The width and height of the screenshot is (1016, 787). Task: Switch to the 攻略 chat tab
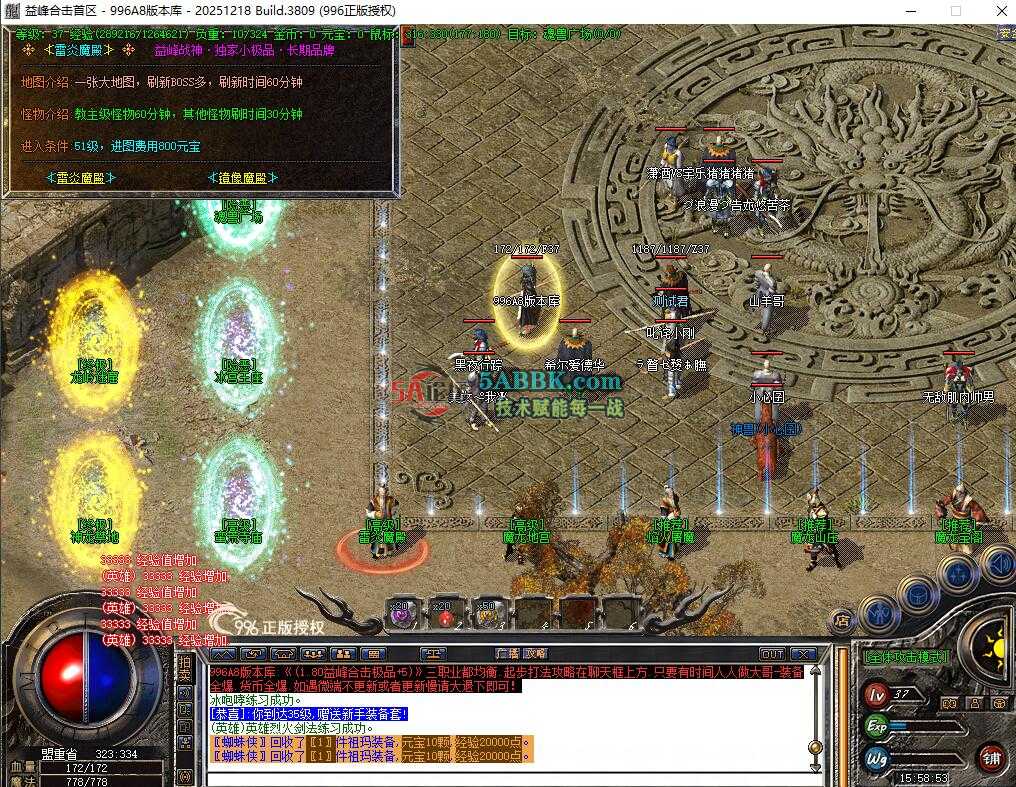pyautogui.click(x=536, y=655)
